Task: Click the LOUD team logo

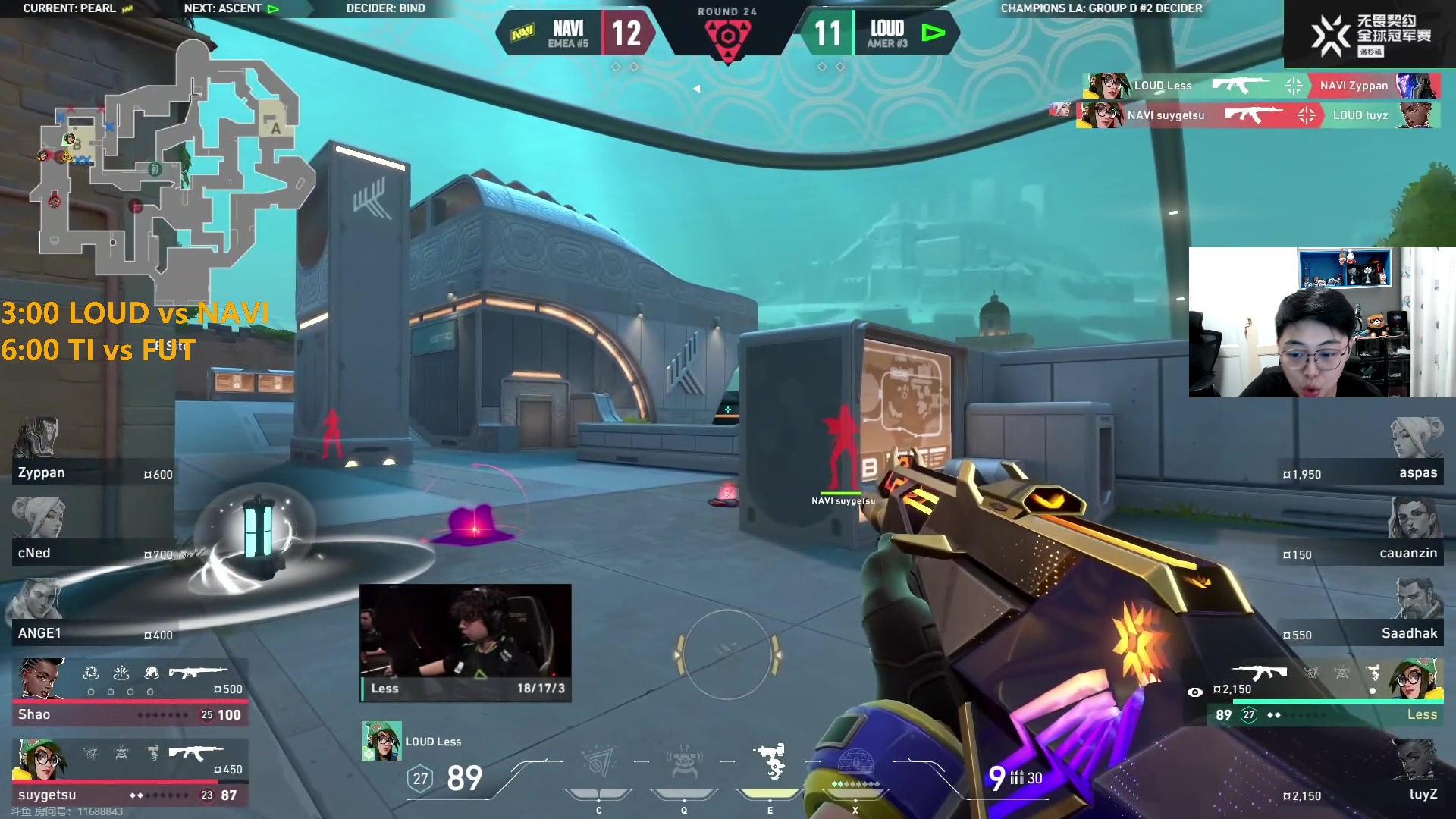Action: (934, 33)
